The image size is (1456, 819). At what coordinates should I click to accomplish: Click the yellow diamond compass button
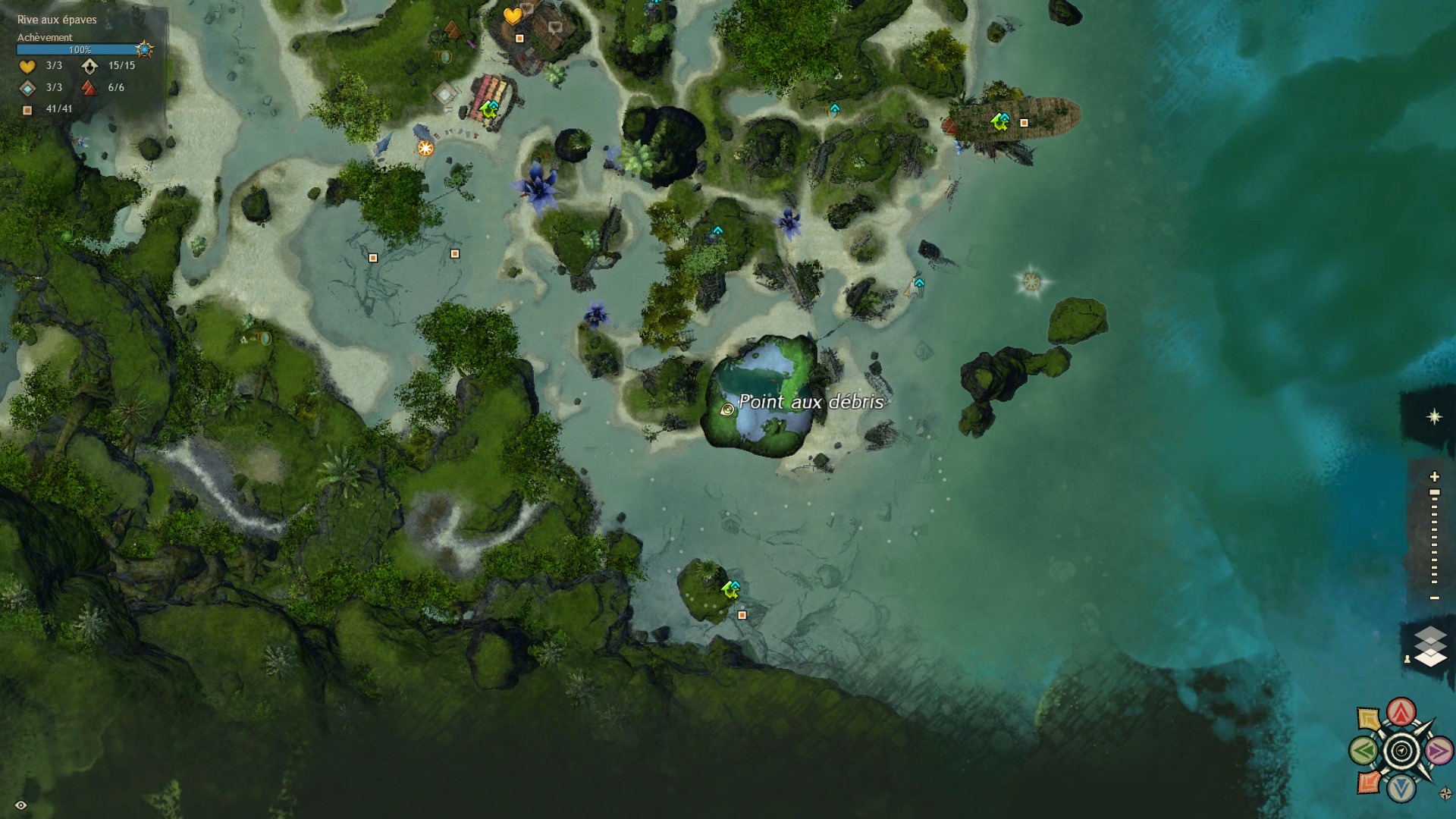(1368, 719)
